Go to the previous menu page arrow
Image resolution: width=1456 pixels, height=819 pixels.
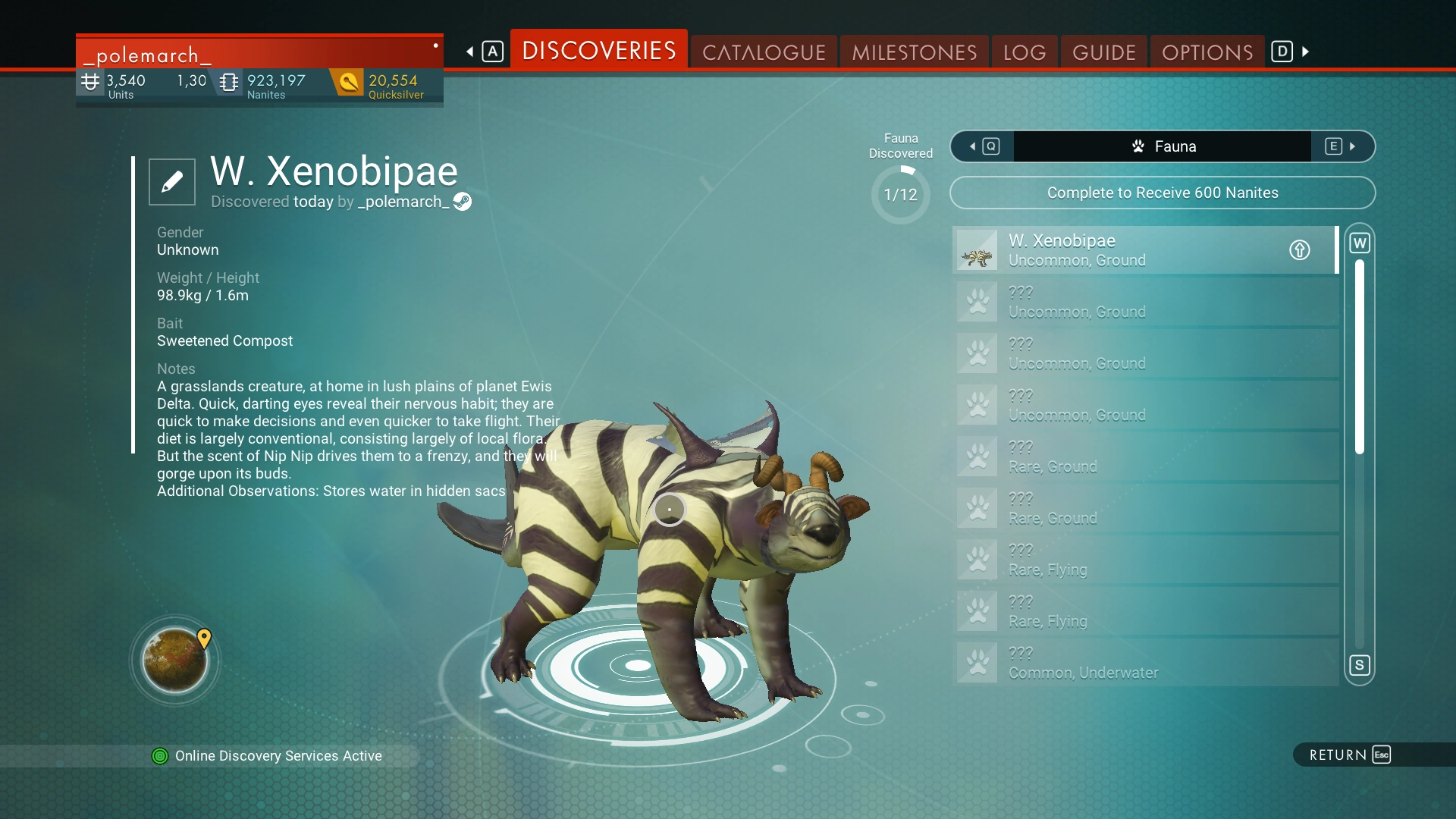click(471, 52)
